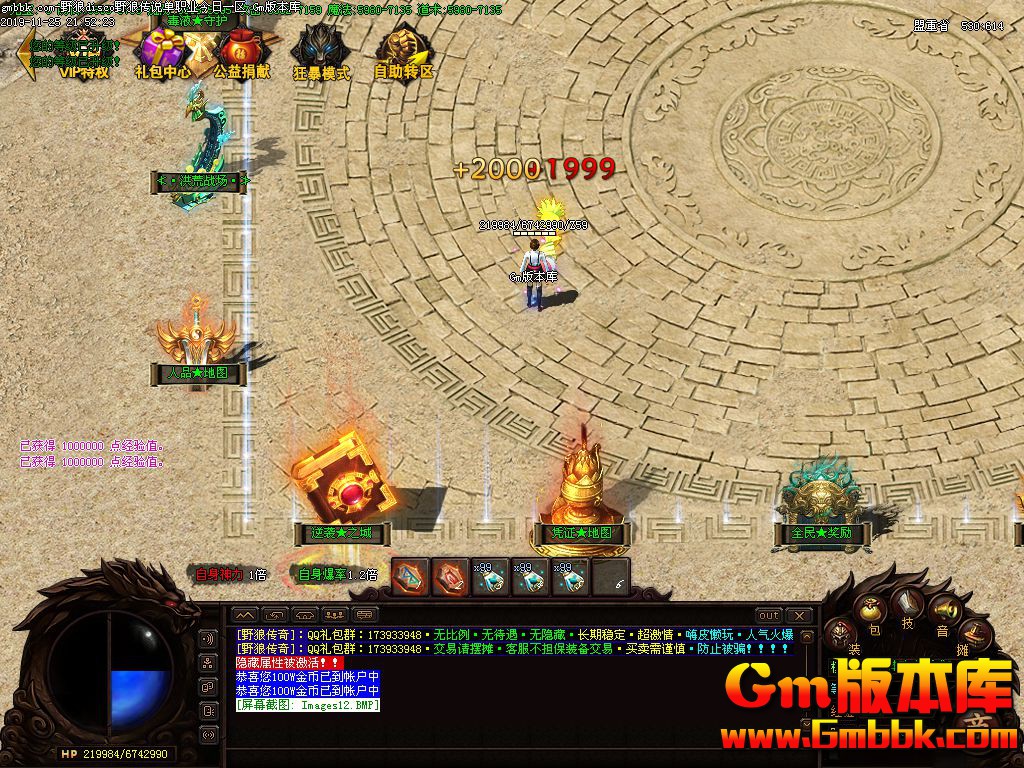This screenshot has width=1024, height=768.
Task: Open the equipment (装) menu button
Action: (x=842, y=633)
